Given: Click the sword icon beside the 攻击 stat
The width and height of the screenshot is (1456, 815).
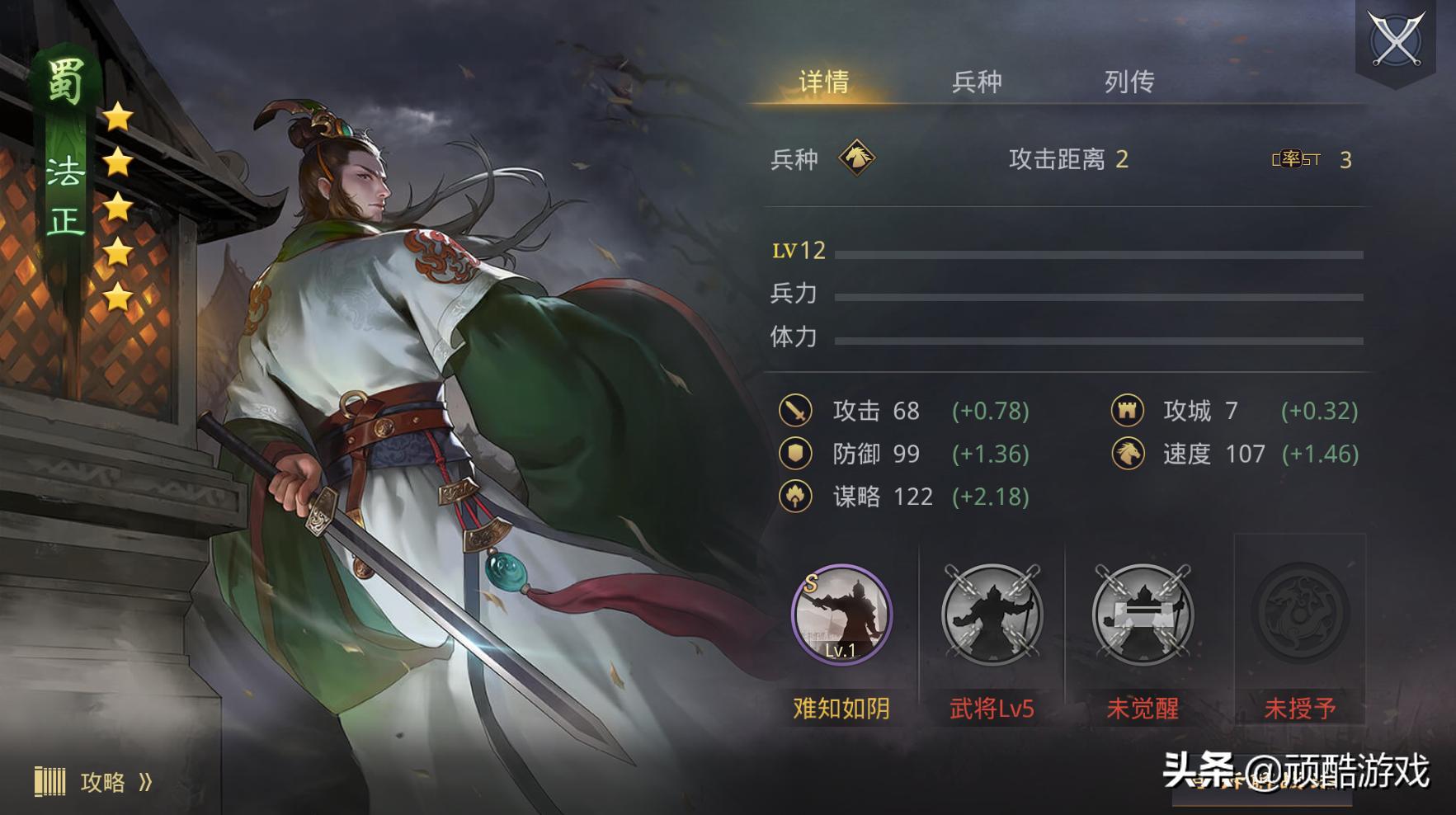Looking at the screenshot, I should click(796, 411).
